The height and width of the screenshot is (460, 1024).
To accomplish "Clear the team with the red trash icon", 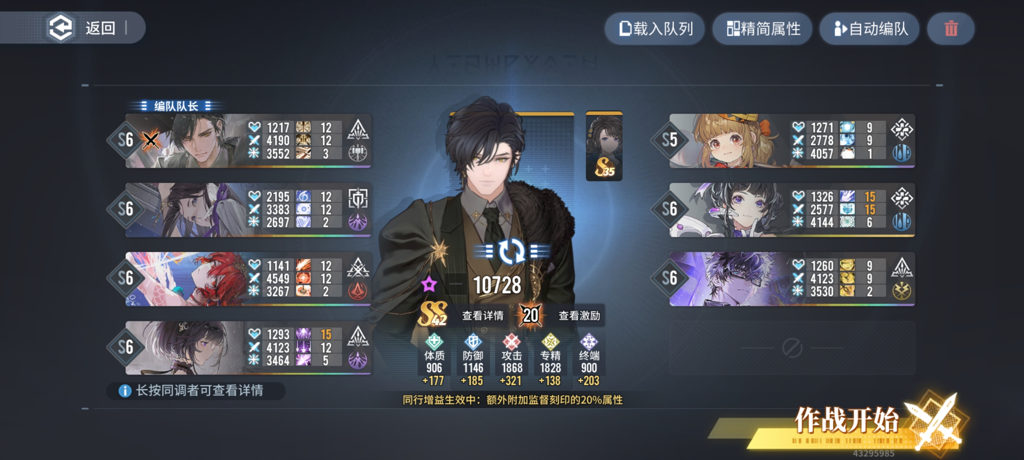I will (x=950, y=28).
